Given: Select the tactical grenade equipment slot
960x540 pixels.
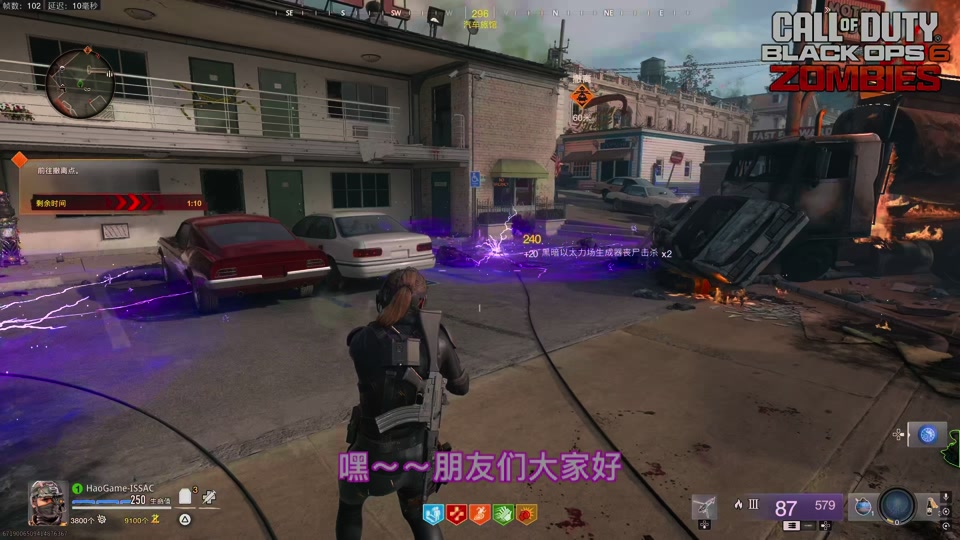Looking at the screenshot, I should click(x=861, y=507).
